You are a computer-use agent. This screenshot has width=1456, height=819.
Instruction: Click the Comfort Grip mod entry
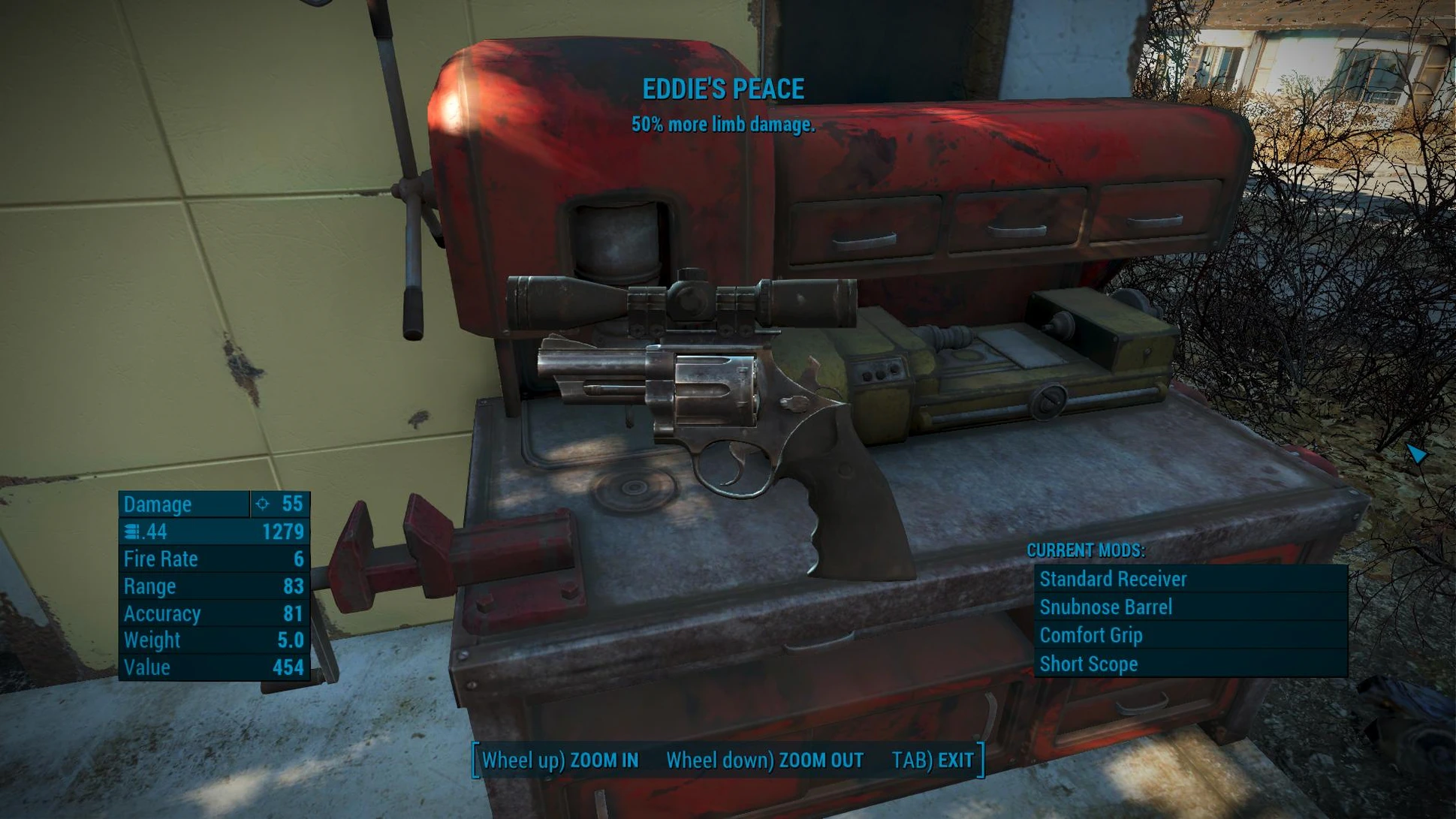tap(1189, 635)
